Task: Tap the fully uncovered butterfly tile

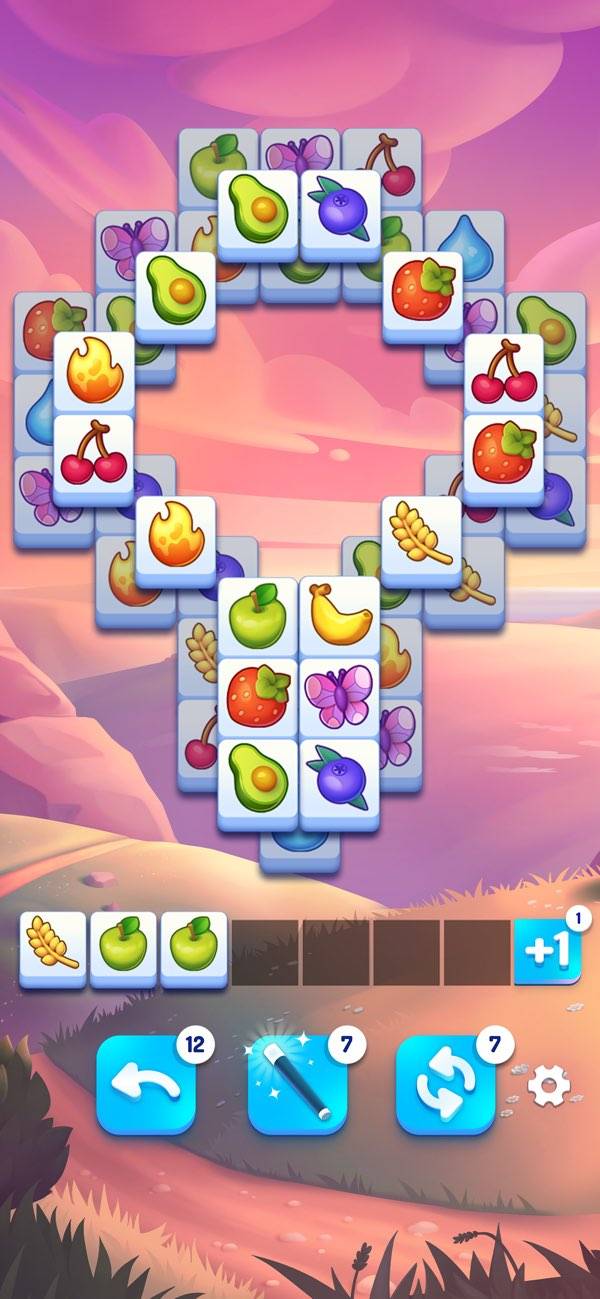Action: [340, 697]
